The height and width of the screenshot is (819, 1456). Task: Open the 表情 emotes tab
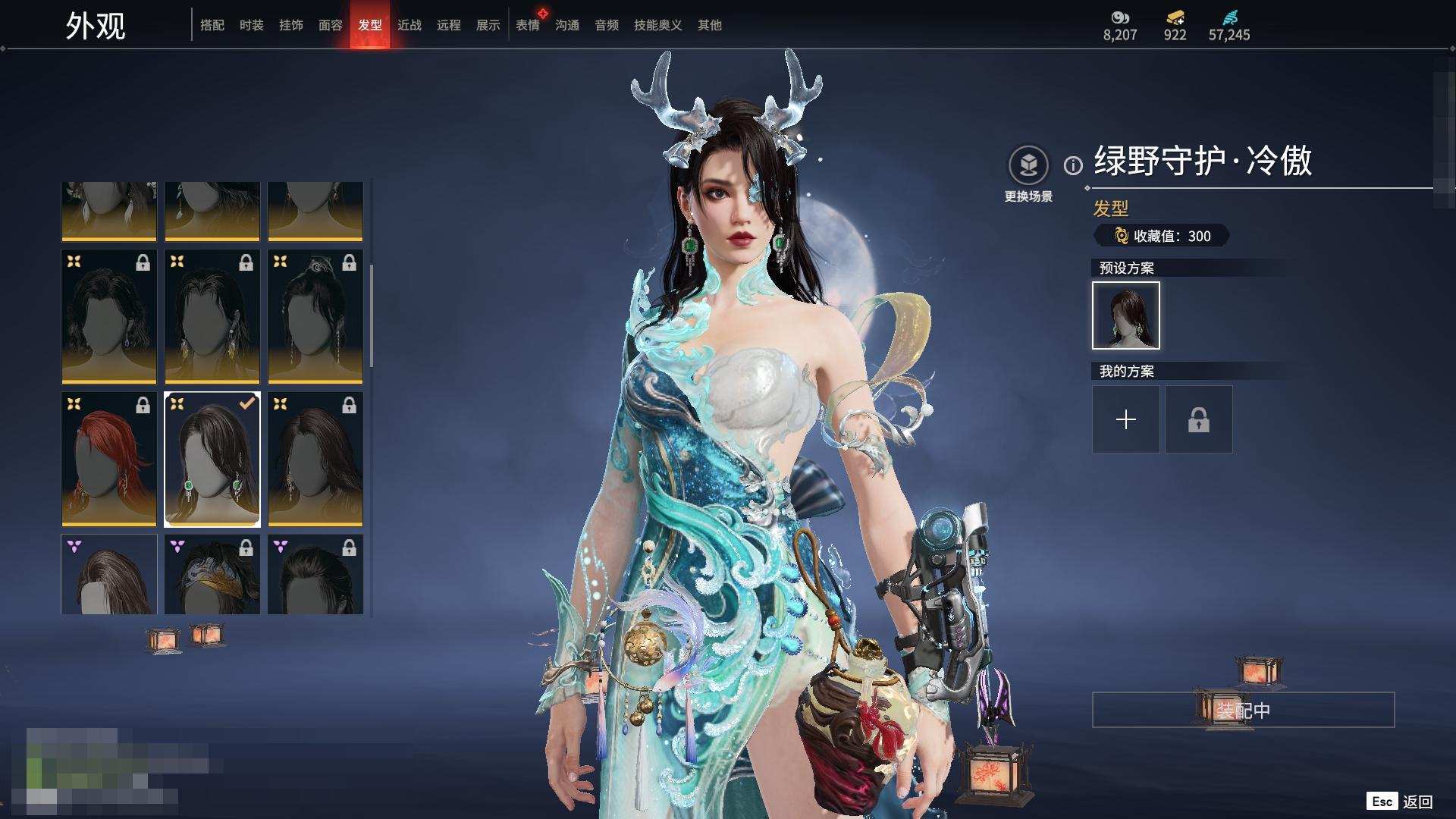click(x=527, y=25)
